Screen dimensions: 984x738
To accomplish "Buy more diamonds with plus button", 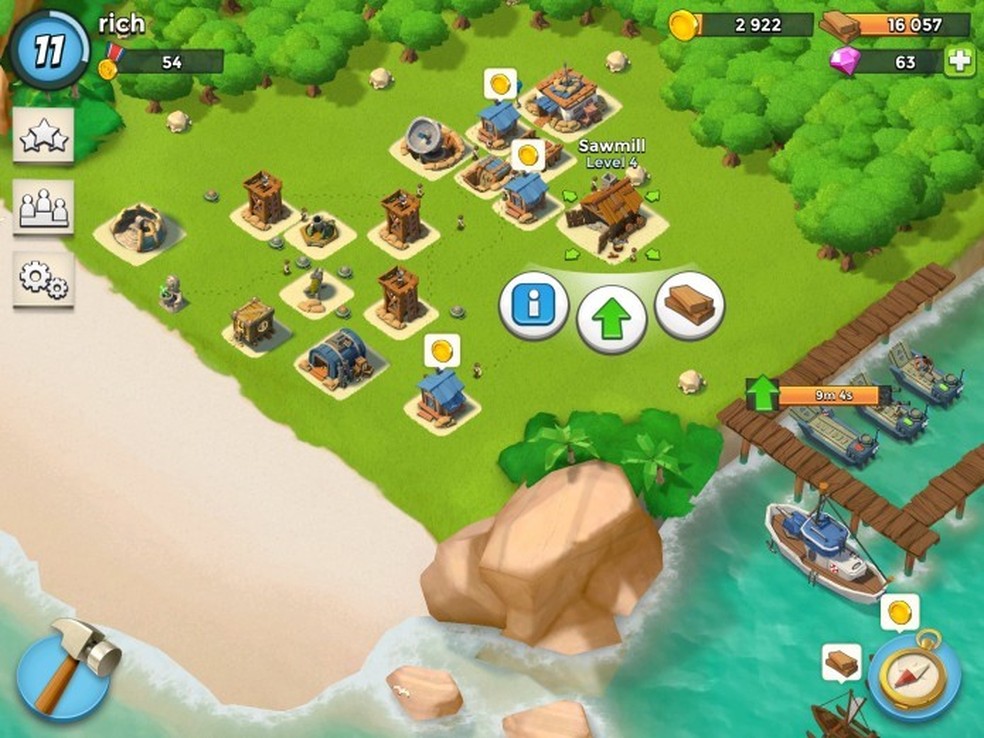I will (959, 61).
